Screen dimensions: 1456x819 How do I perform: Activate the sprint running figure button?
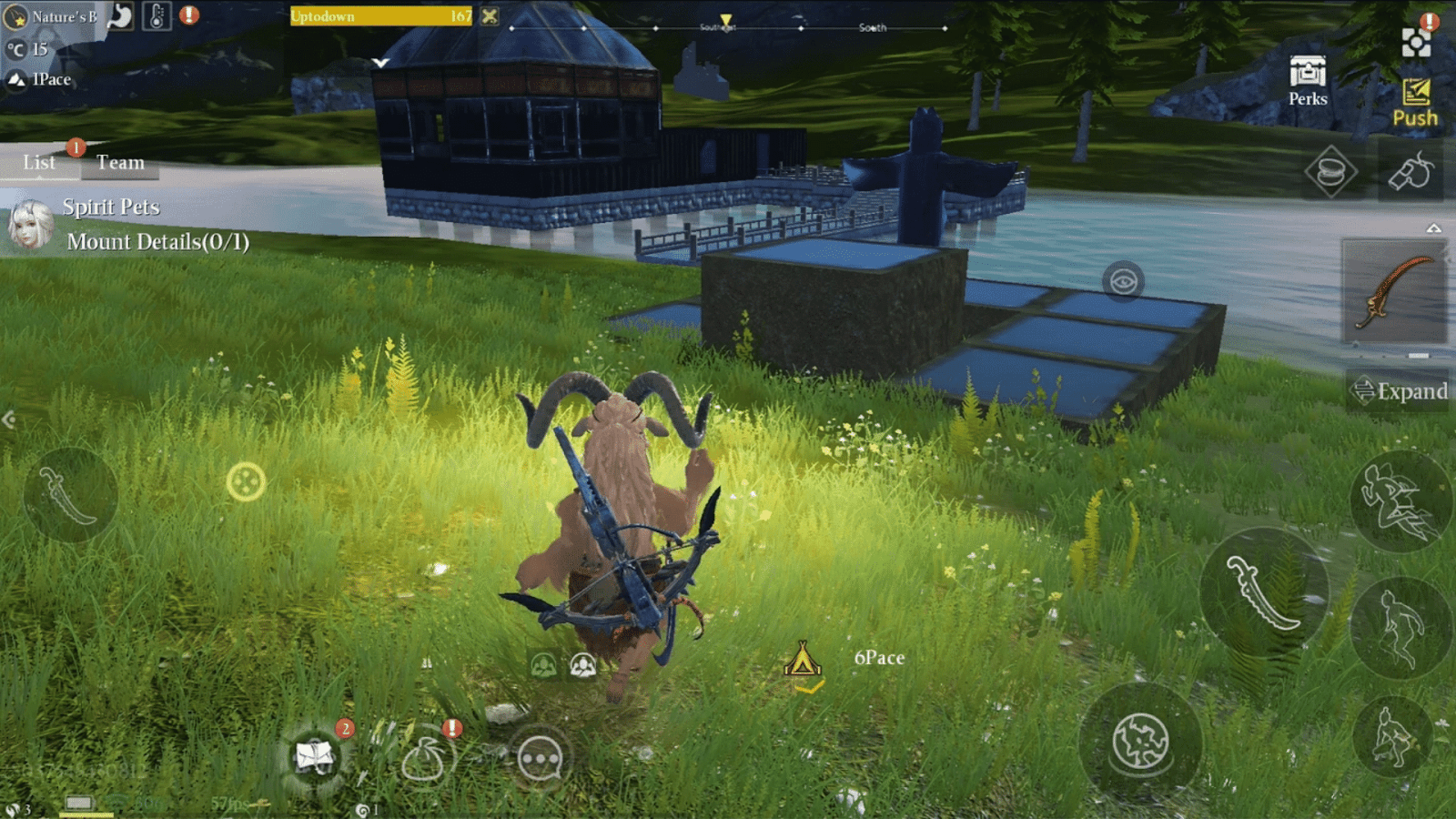1399,500
